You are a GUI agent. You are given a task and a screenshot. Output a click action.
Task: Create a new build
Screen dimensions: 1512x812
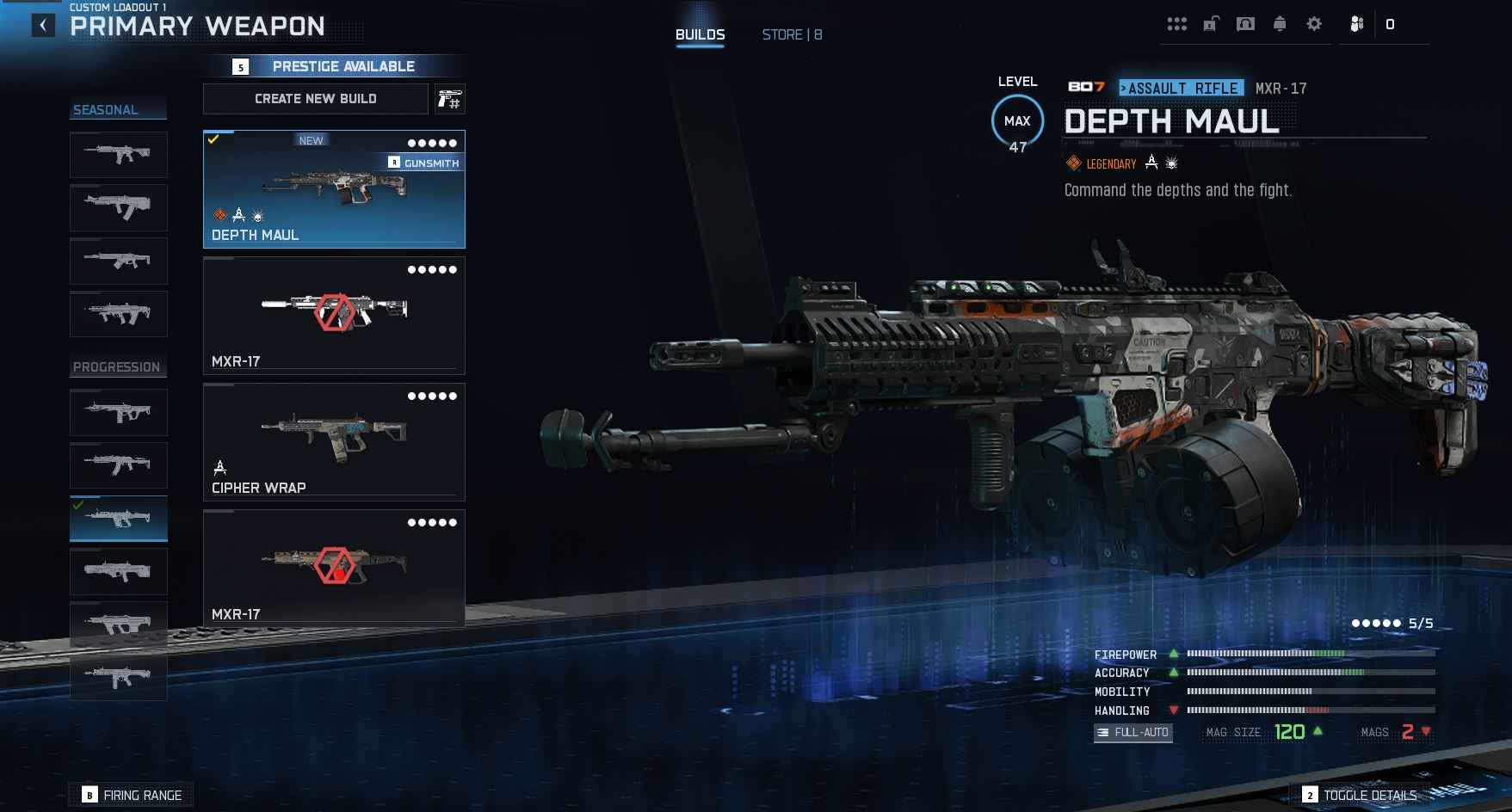pyautogui.click(x=315, y=99)
